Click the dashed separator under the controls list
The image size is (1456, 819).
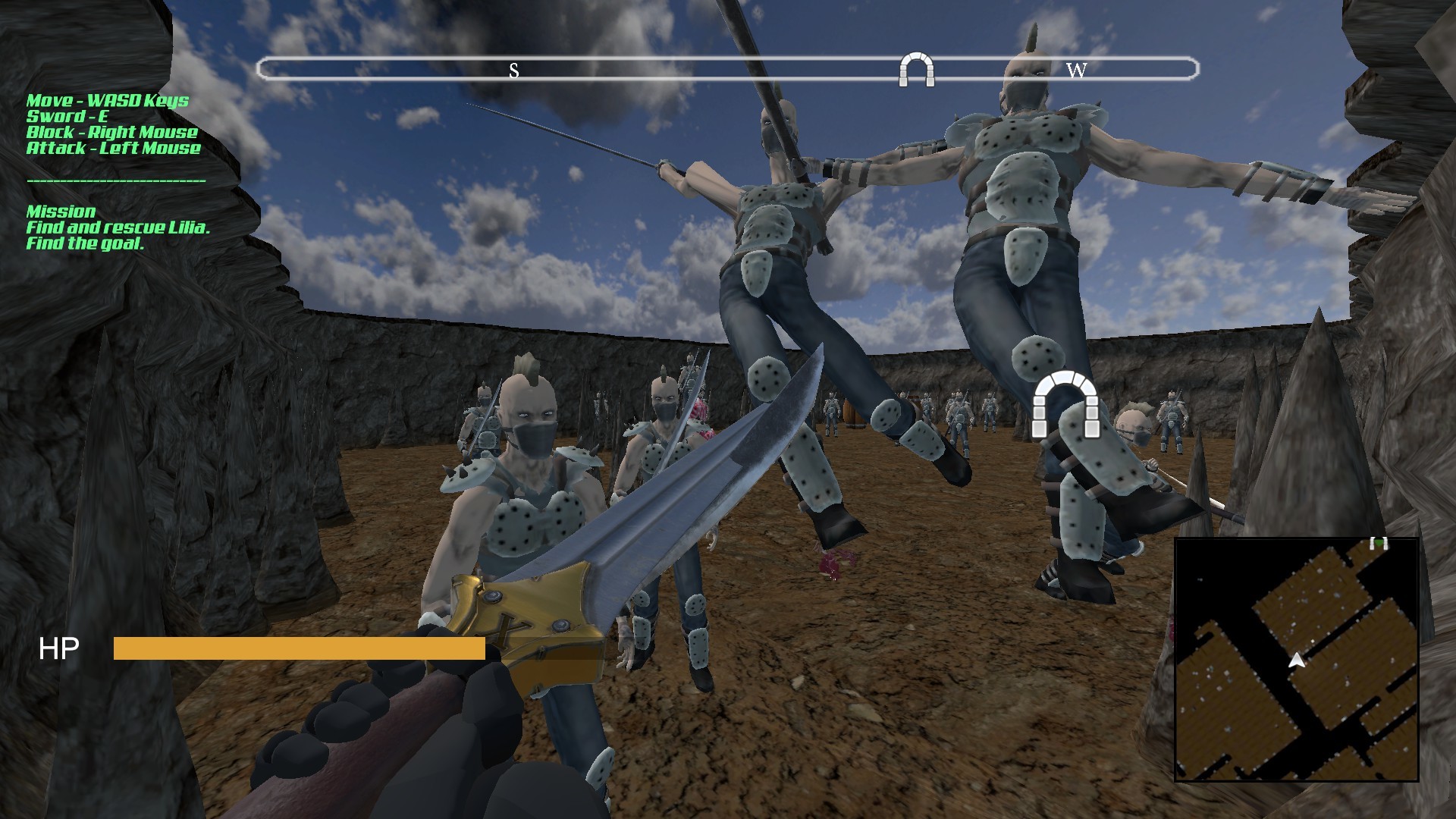(116, 181)
